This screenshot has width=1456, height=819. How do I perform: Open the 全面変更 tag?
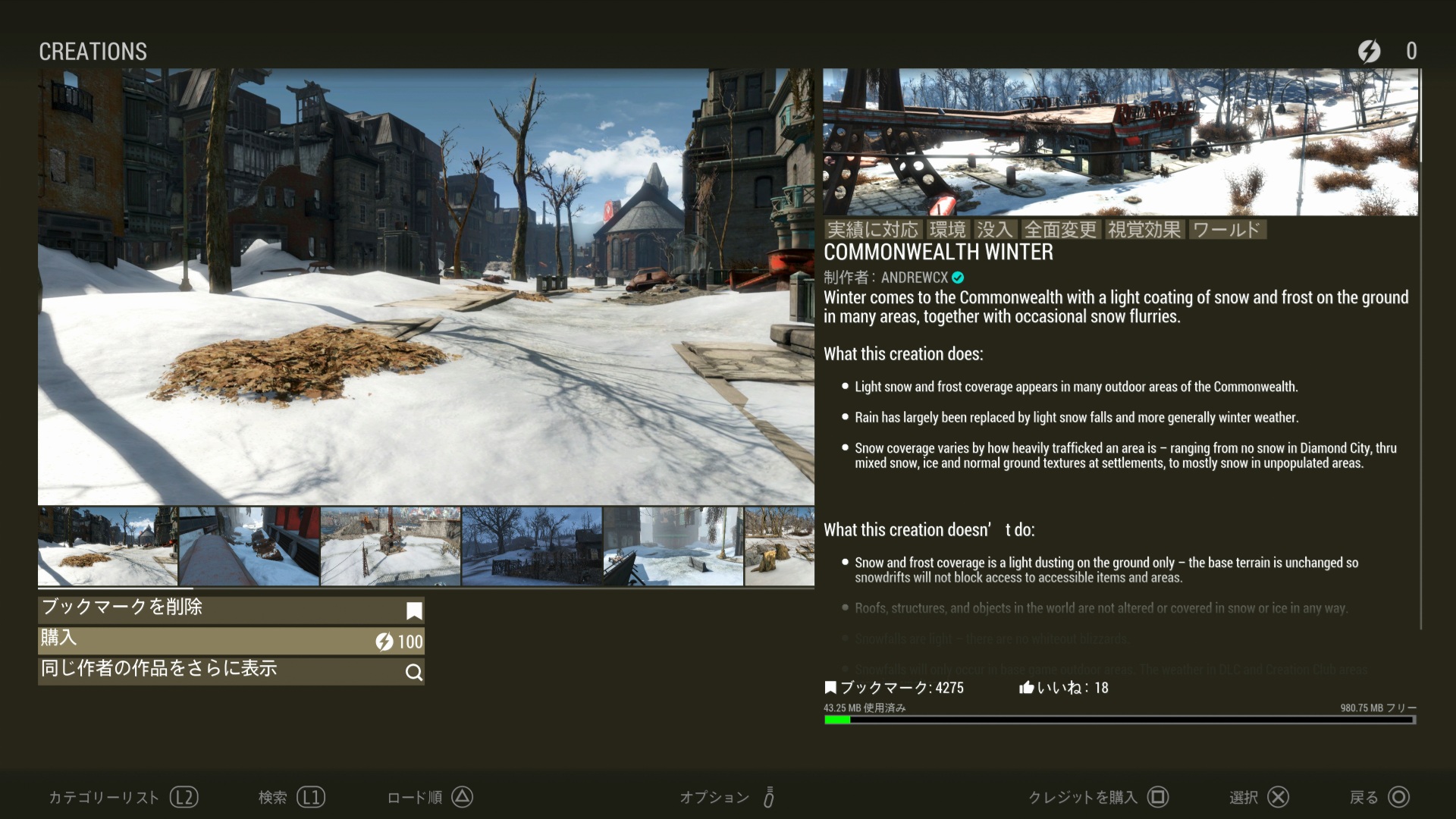pyautogui.click(x=1060, y=230)
